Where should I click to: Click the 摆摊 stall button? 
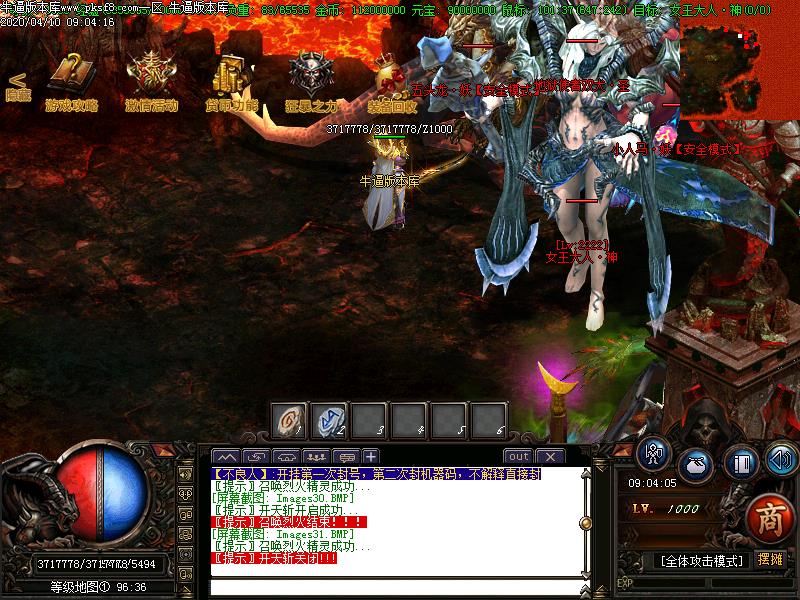point(770,559)
